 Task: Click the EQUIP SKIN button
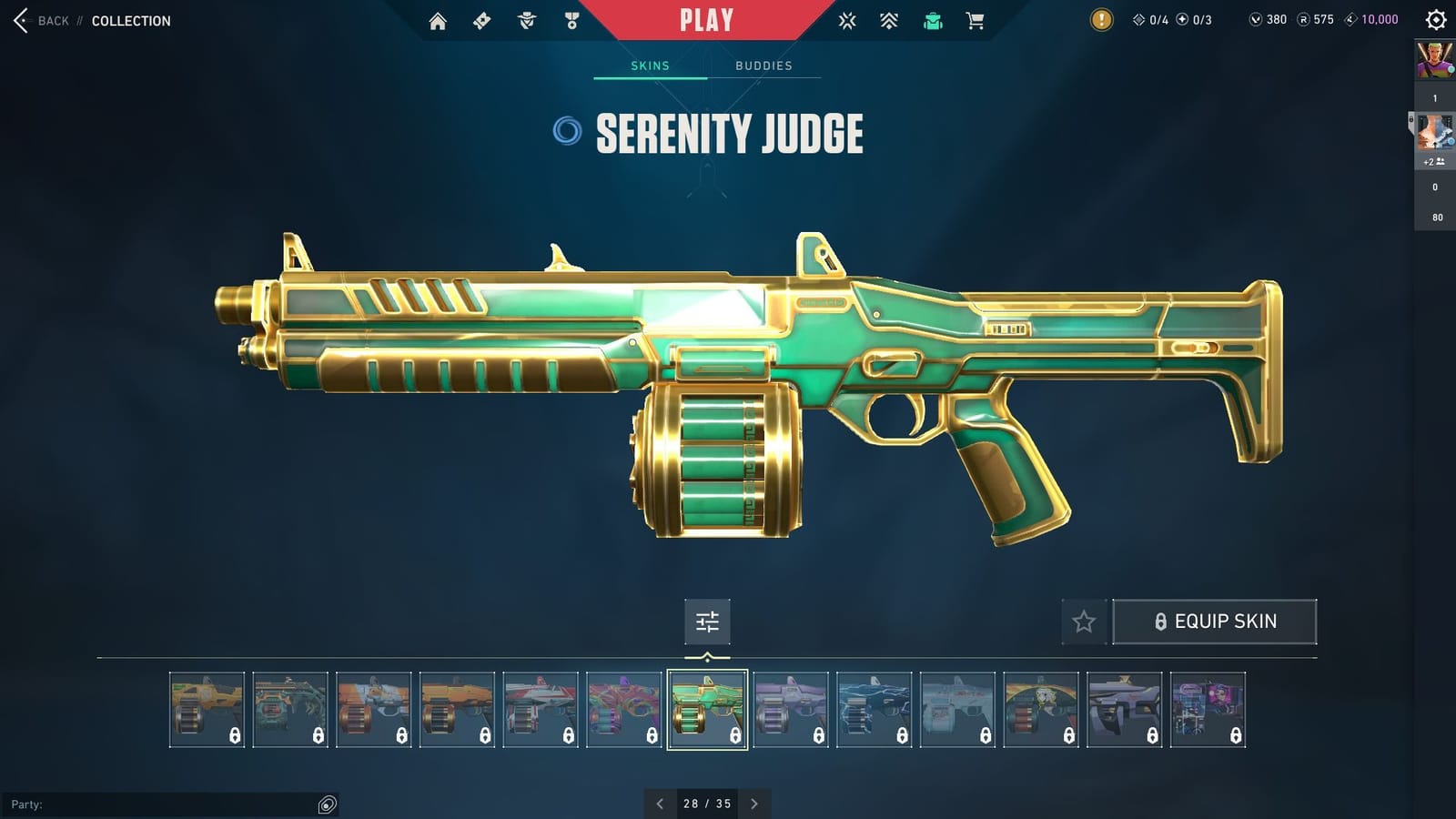pos(1215,621)
